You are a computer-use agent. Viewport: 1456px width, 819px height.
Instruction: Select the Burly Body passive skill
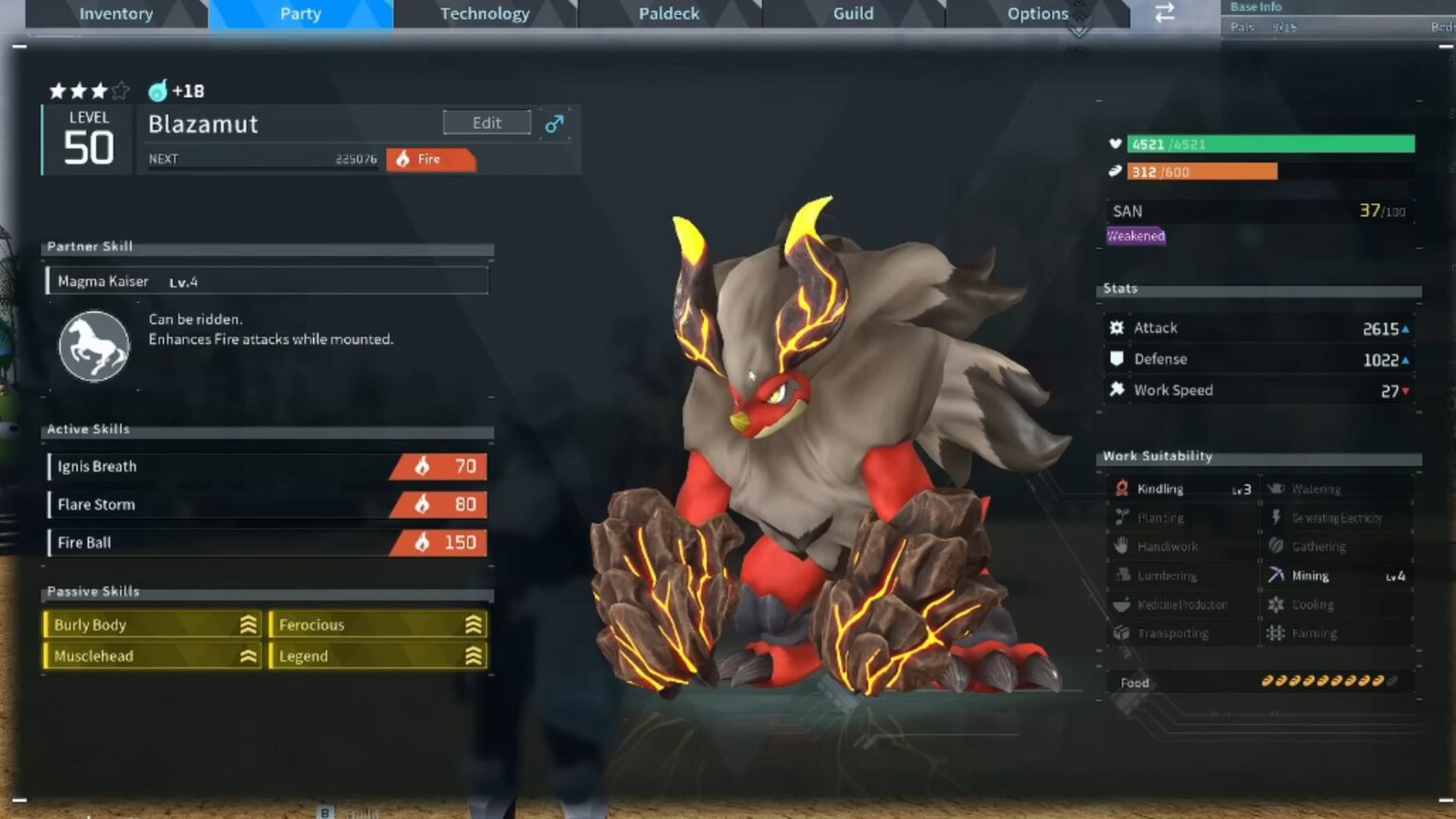tap(152, 625)
